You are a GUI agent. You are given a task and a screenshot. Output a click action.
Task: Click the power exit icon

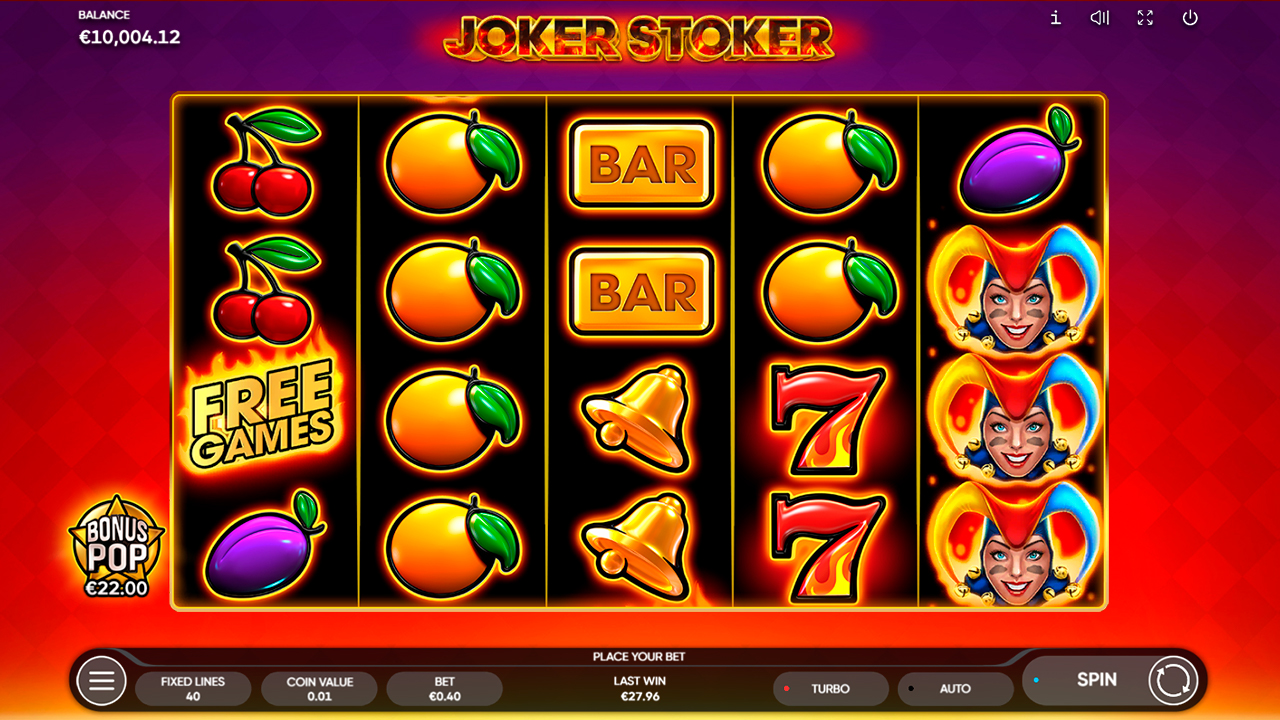point(1191,18)
